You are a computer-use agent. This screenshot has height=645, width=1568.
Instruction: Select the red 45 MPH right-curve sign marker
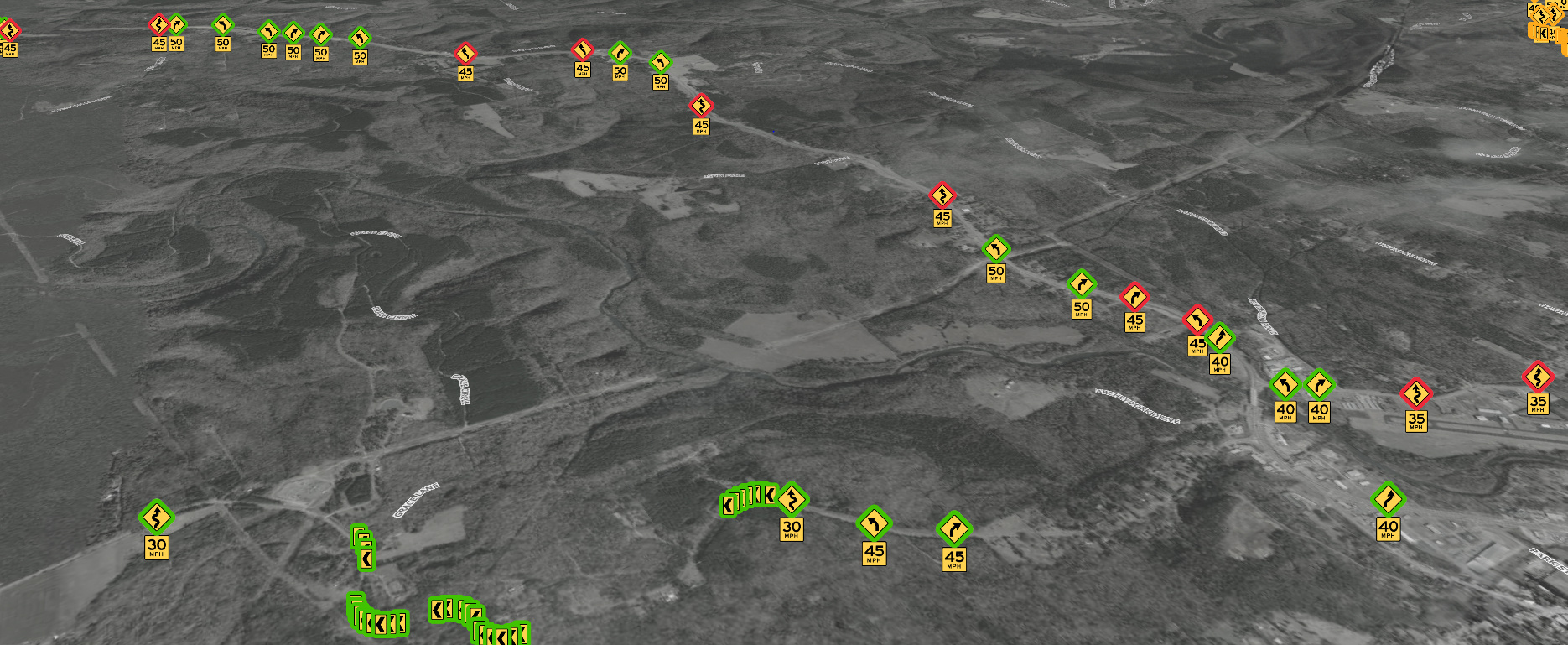click(1134, 298)
